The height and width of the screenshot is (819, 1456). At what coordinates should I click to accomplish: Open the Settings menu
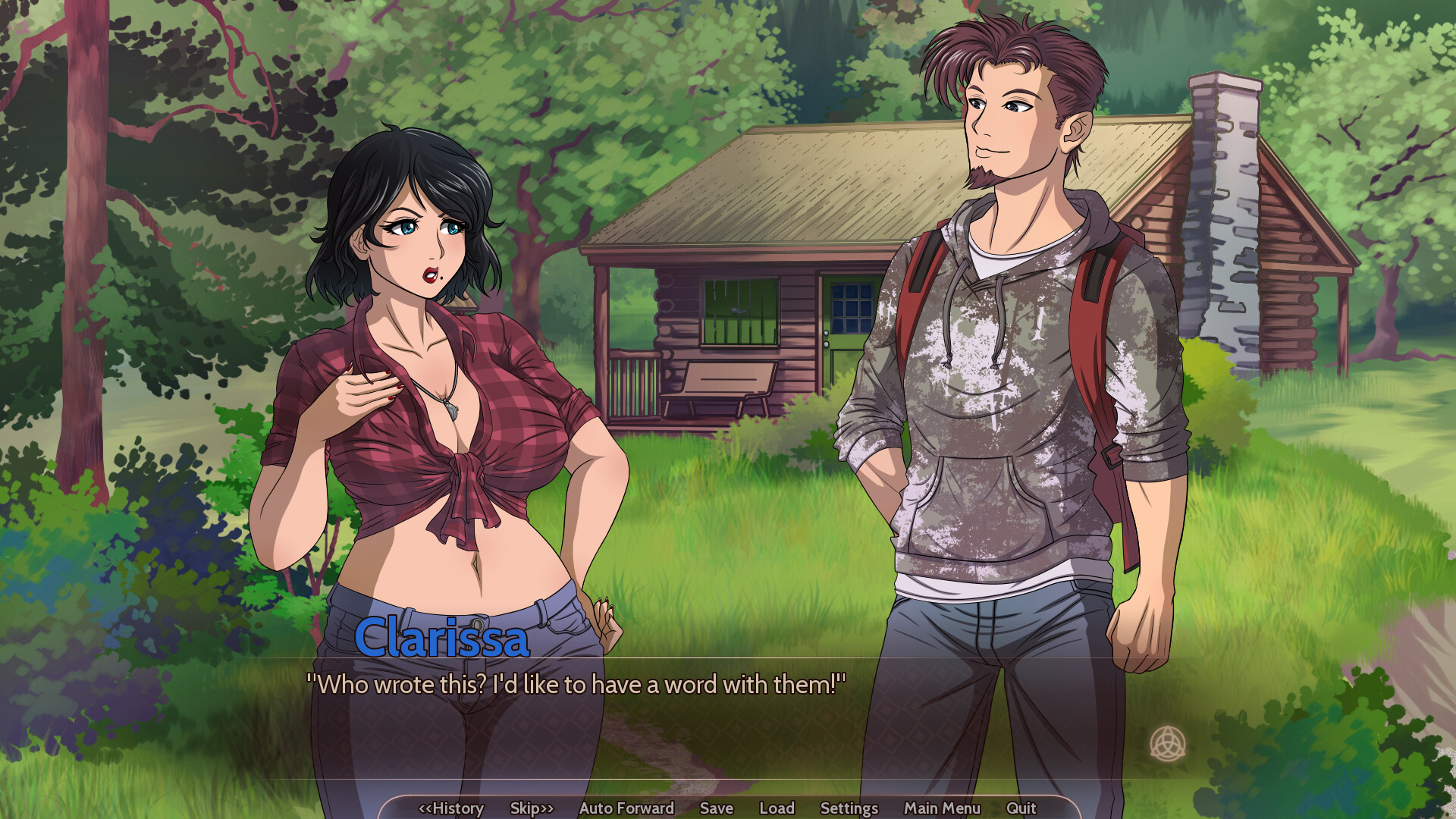click(849, 808)
